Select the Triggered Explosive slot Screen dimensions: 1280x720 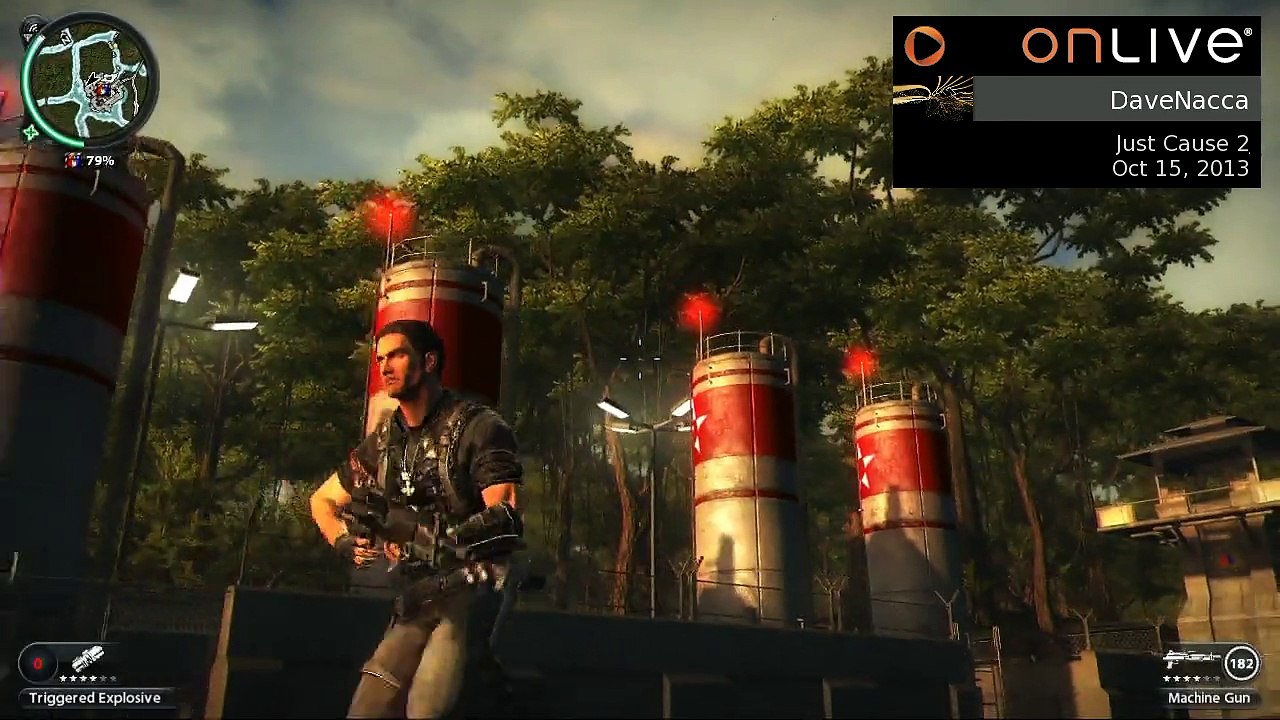click(x=87, y=661)
